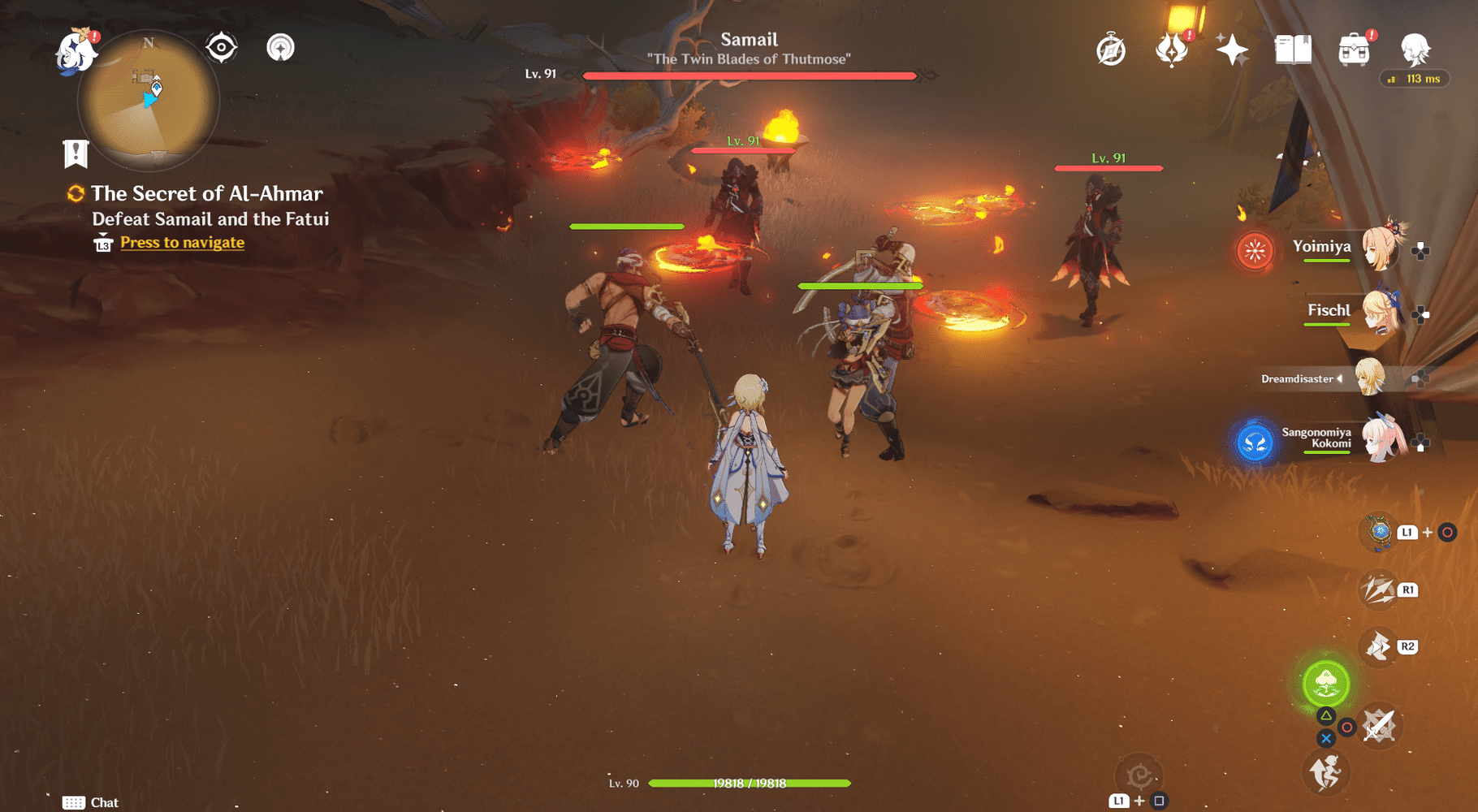Open the Events overview sparkle icon
This screenshot has height=812, width=1478.
click(1233, 49)
